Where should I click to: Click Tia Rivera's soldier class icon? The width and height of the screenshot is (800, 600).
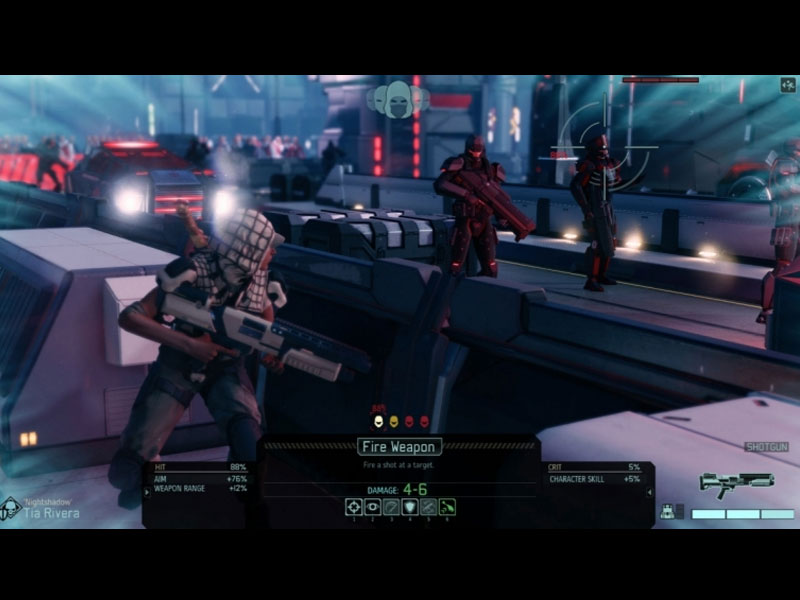(x=11, y=509)
